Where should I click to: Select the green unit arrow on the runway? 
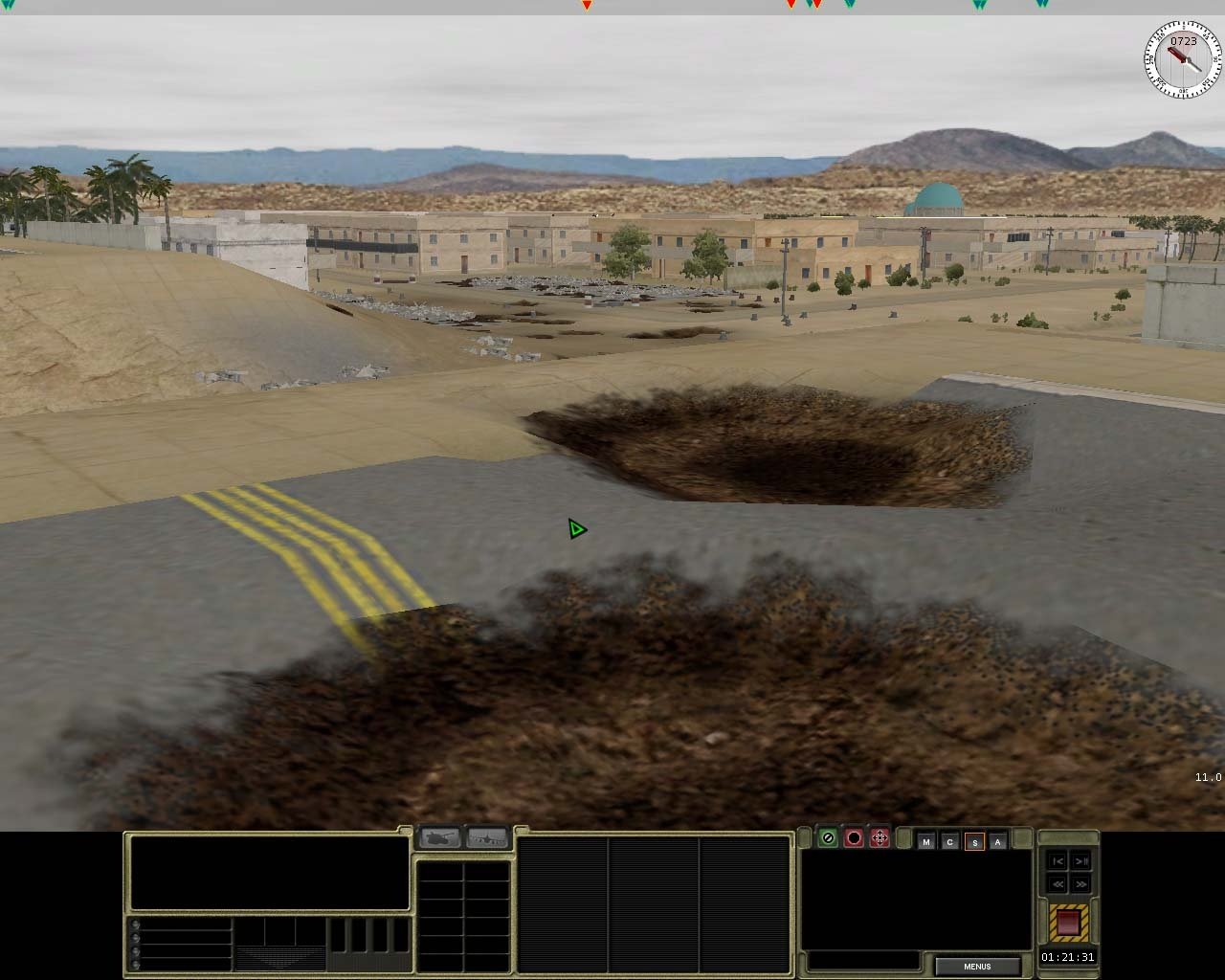tap(575, 528)
